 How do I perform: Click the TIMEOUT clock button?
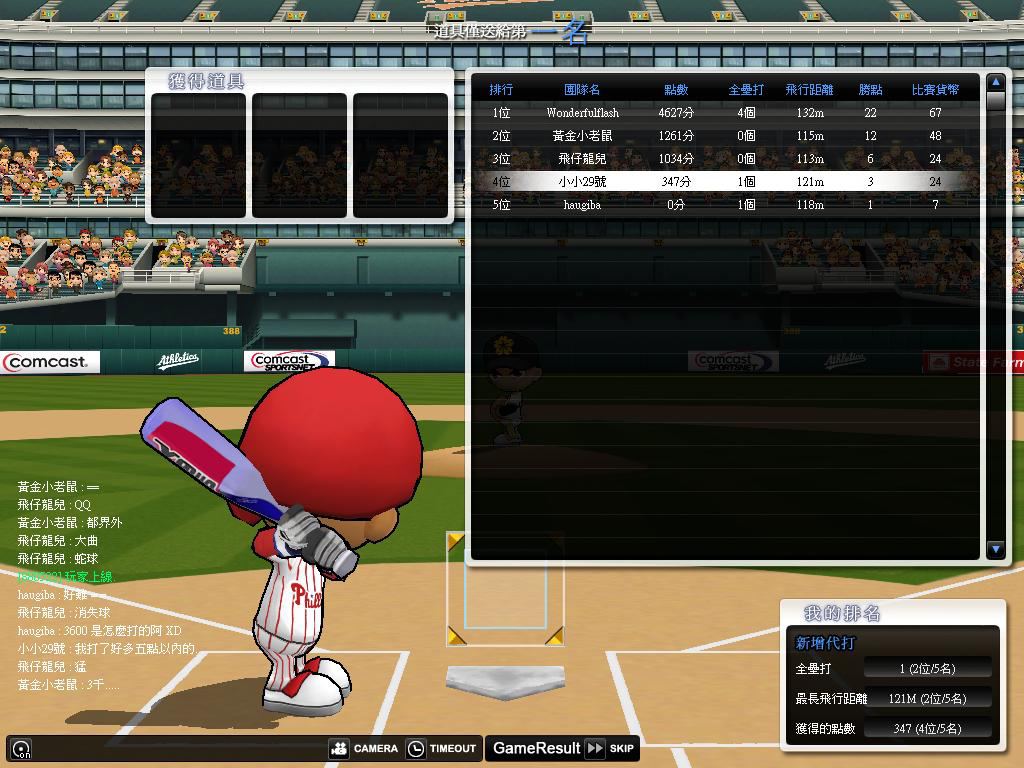tap(442, 748)
